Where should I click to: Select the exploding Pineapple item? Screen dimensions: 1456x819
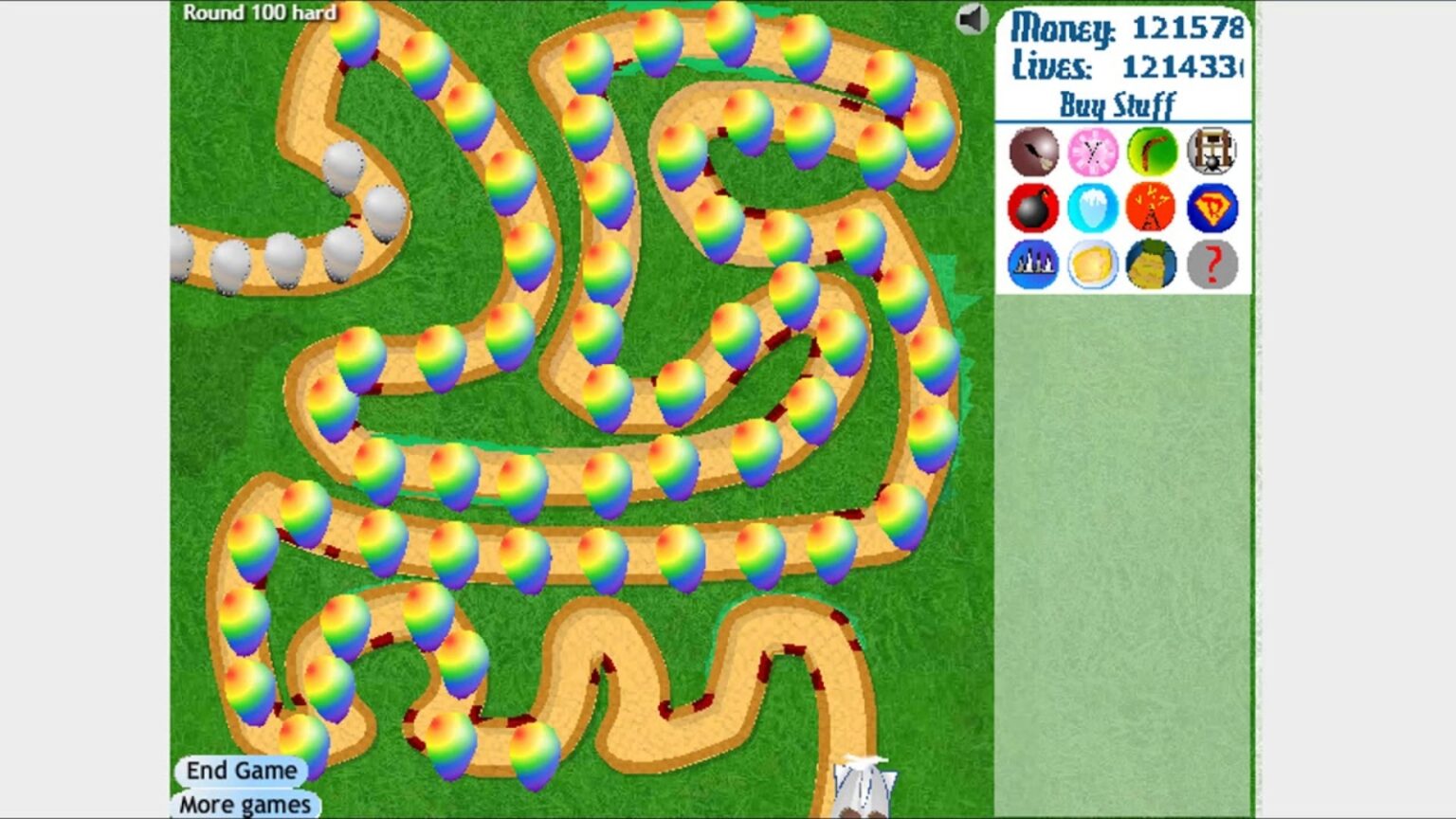(x=1151, y=265)
